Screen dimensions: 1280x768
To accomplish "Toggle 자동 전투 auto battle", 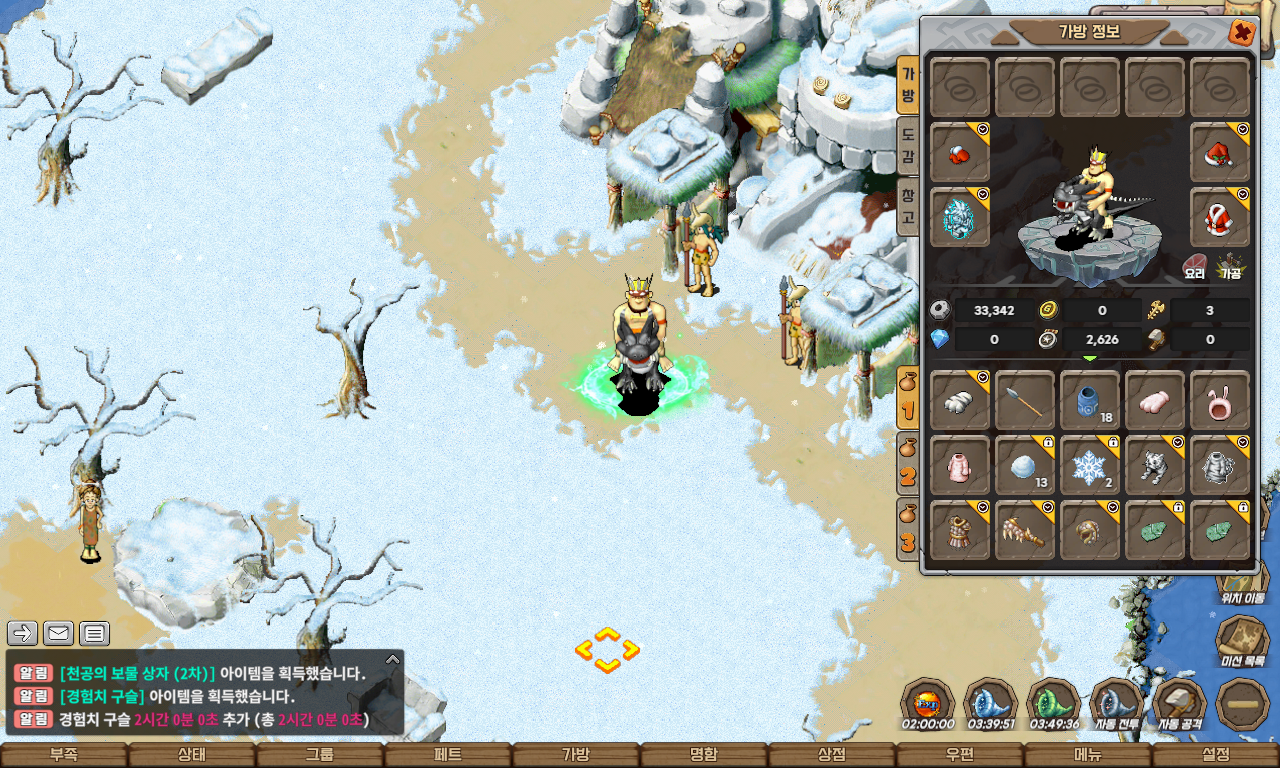I will (1117, 704).
